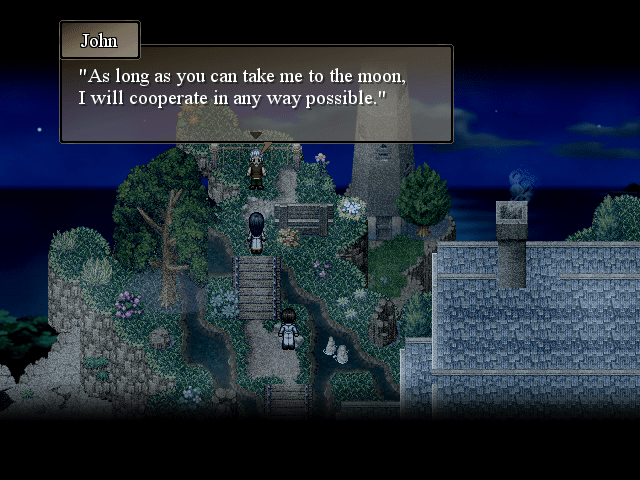Click the dialogue continue arrow
640x480 pixels.
256,135
